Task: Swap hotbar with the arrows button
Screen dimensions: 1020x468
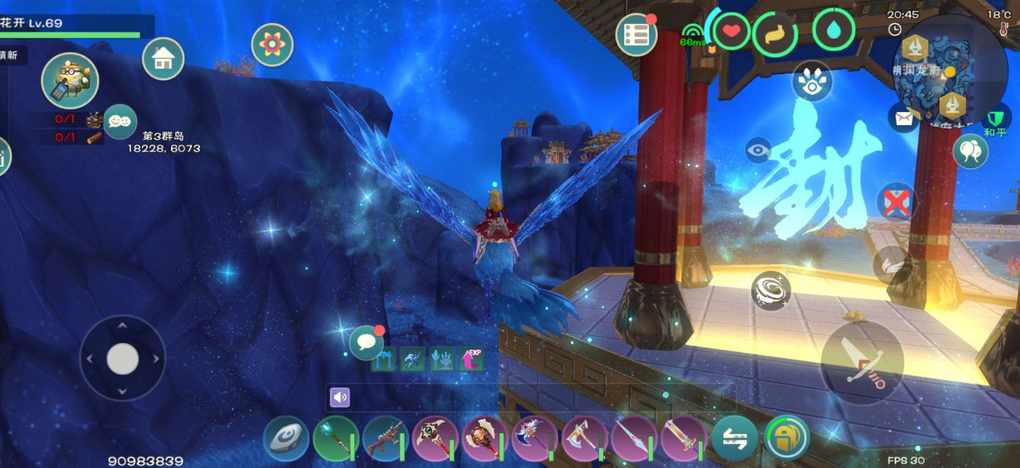Action: 735,438
